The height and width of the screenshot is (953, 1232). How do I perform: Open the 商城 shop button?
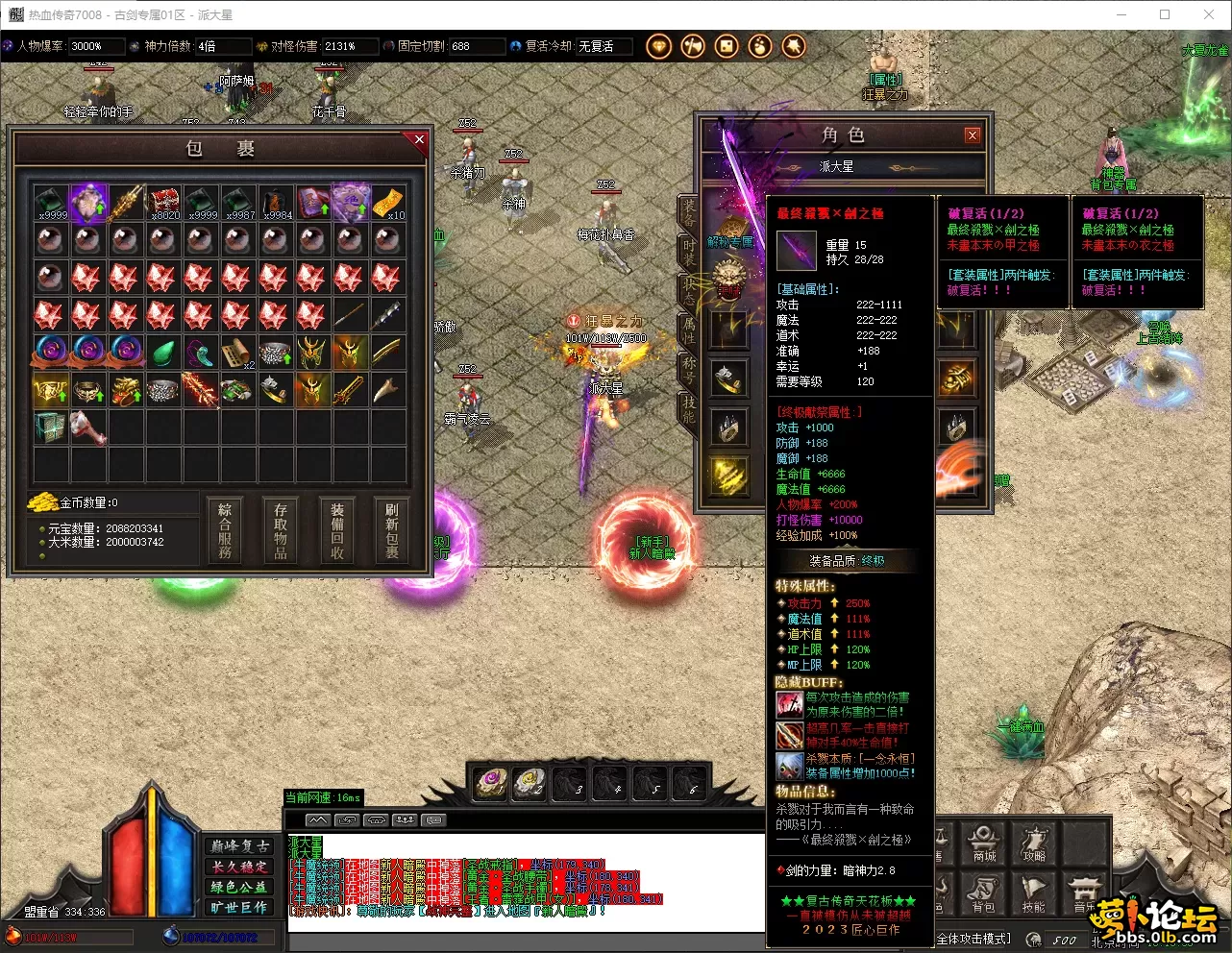984,842
